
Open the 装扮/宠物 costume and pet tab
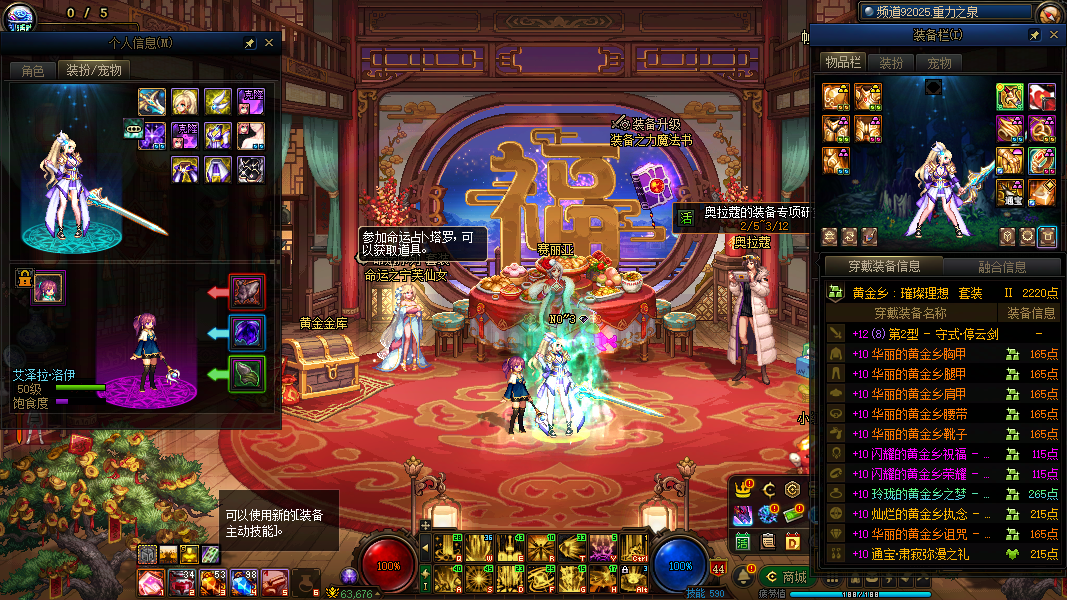coord(94,71)
